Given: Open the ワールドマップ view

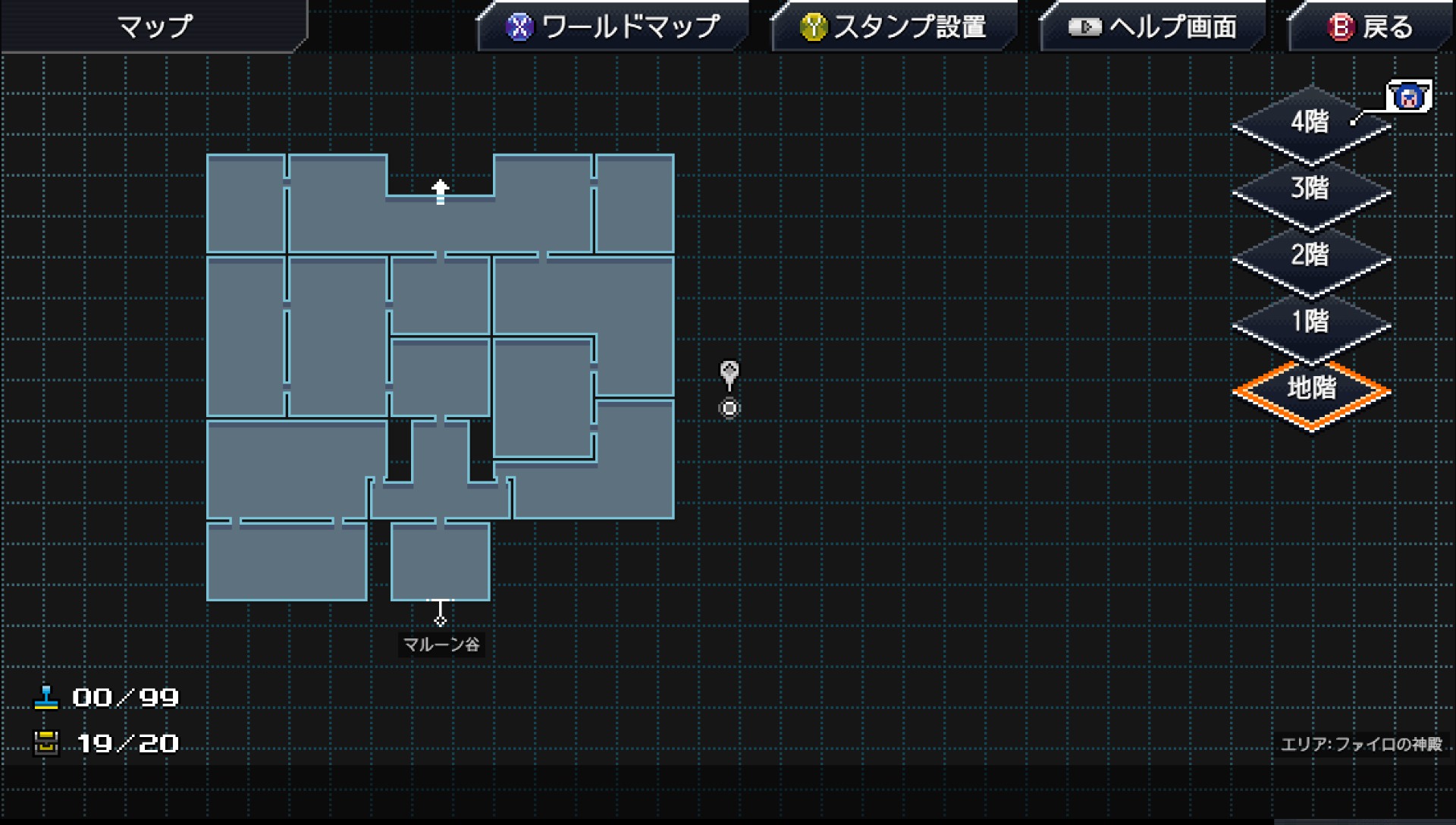Looking at the screenshot, I should (x=614, y=27).
